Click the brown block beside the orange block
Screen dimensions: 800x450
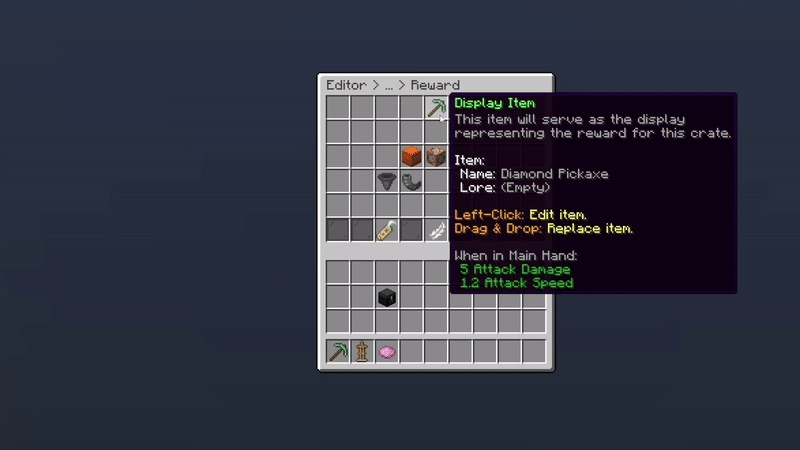435,156
